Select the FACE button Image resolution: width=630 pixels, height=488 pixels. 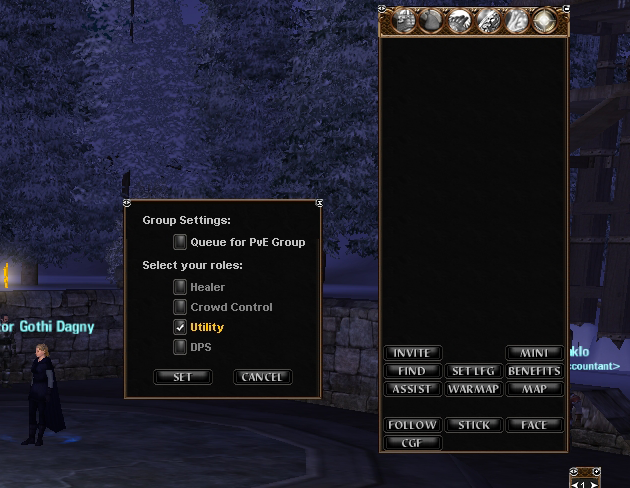coord(534,425)
